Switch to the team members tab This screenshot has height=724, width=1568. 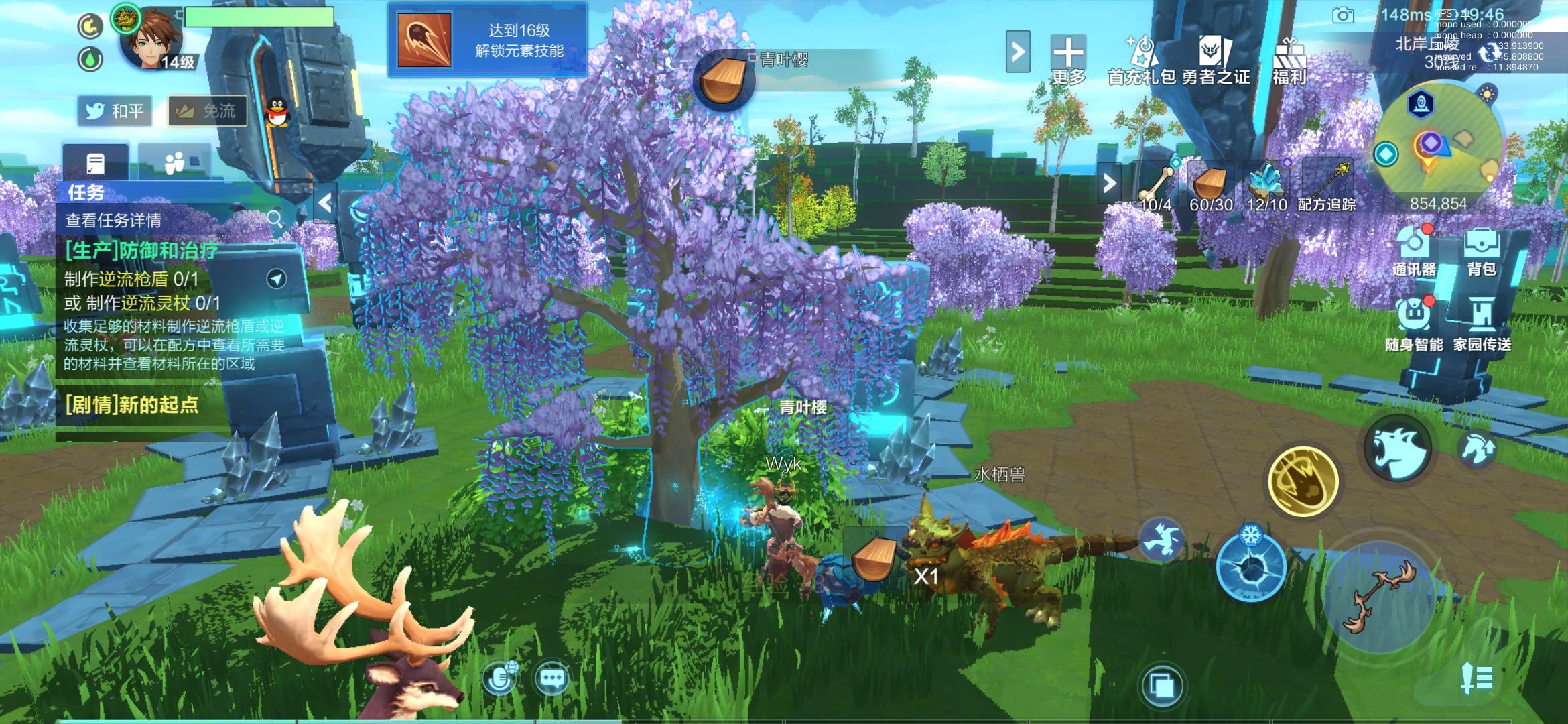(x=174, y=163)
